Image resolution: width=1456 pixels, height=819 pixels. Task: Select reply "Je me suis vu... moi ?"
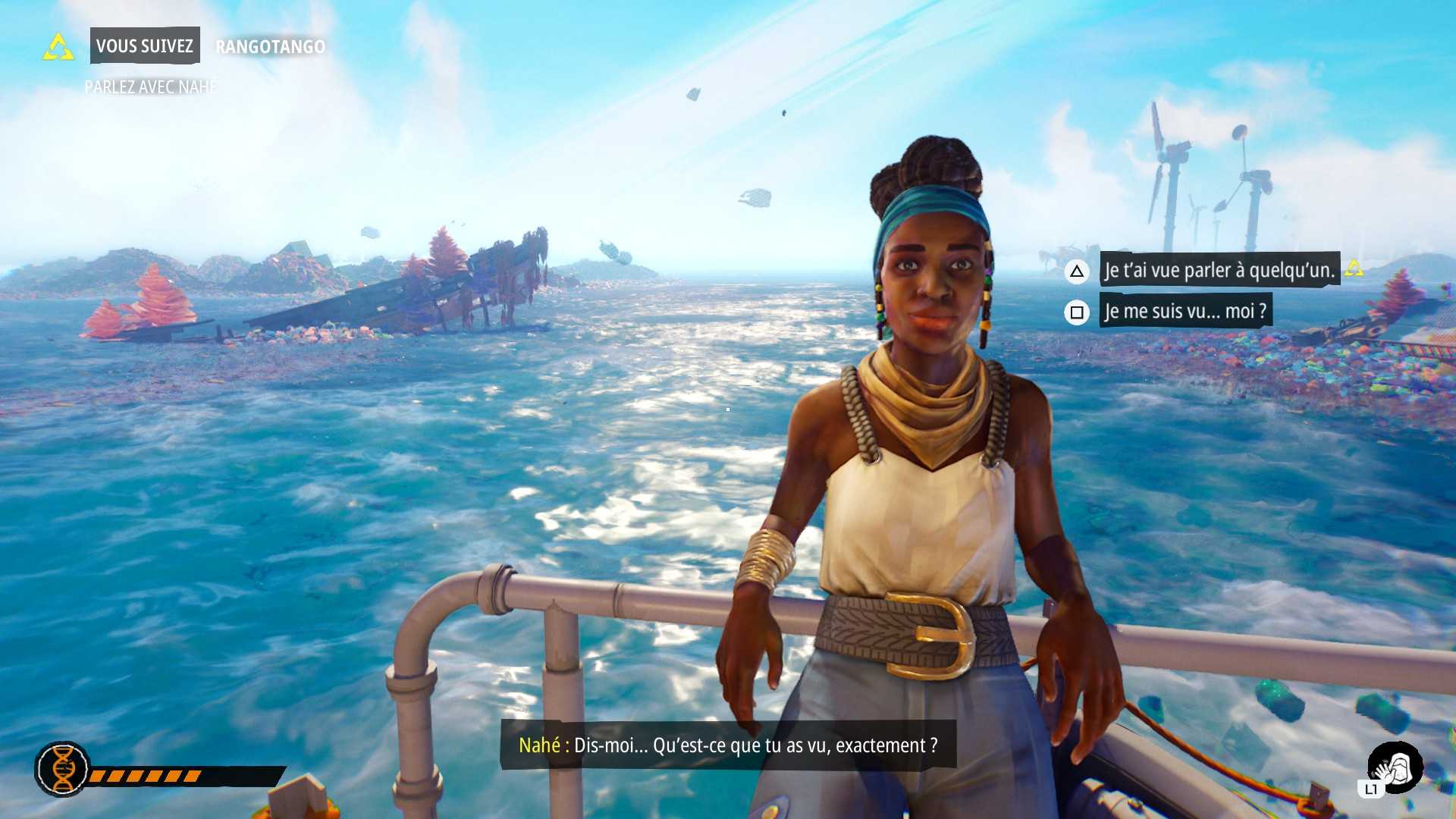click(x=1185, y=312)
